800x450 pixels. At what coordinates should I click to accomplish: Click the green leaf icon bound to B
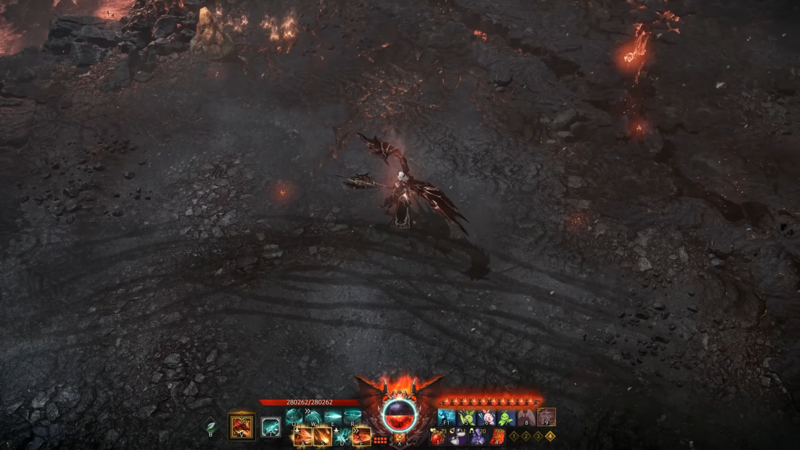[x=211, y=428]
